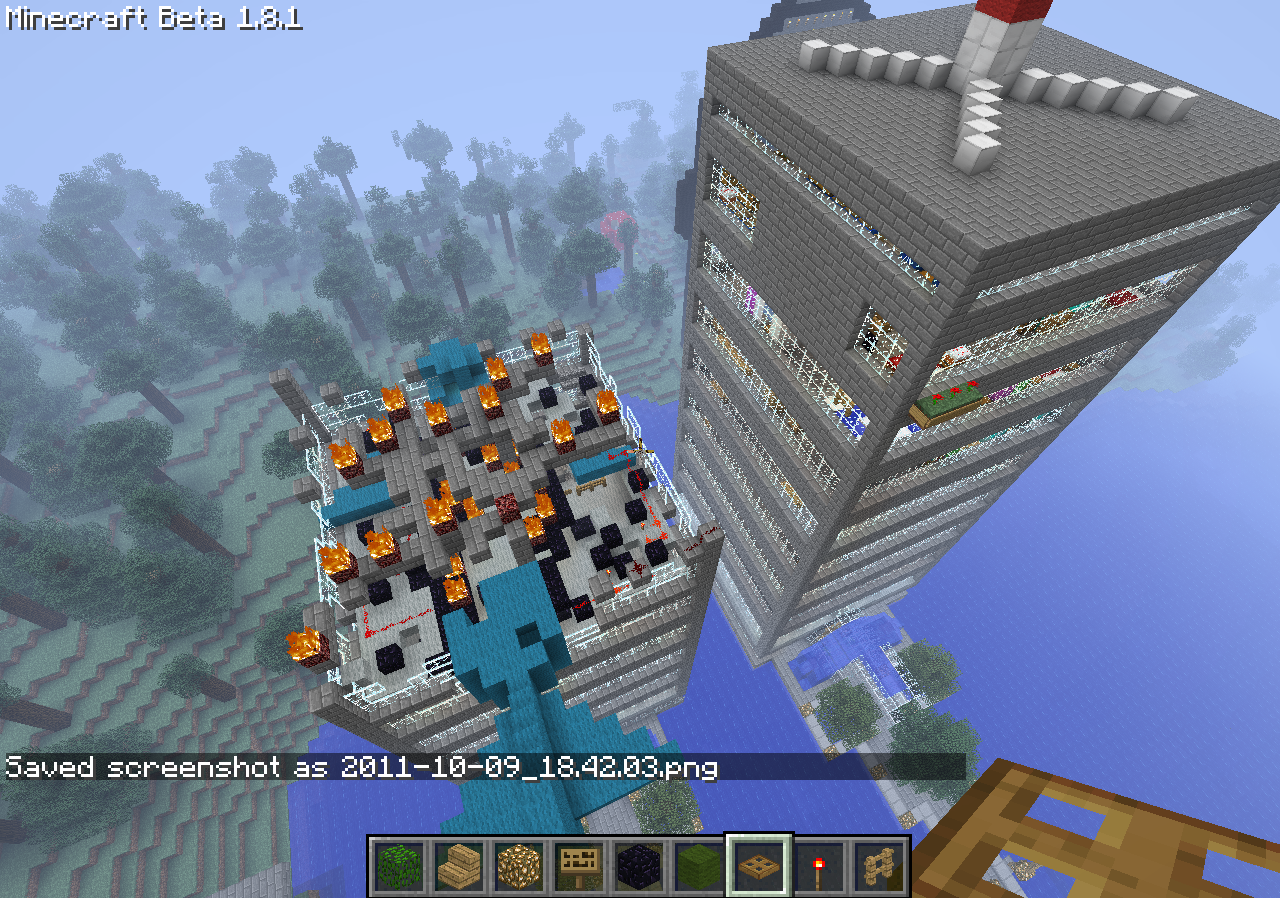1280x898 pixels.
Task: Click the highlighted trapdoor hotbar slot
Action: click(x=759, y=865)
